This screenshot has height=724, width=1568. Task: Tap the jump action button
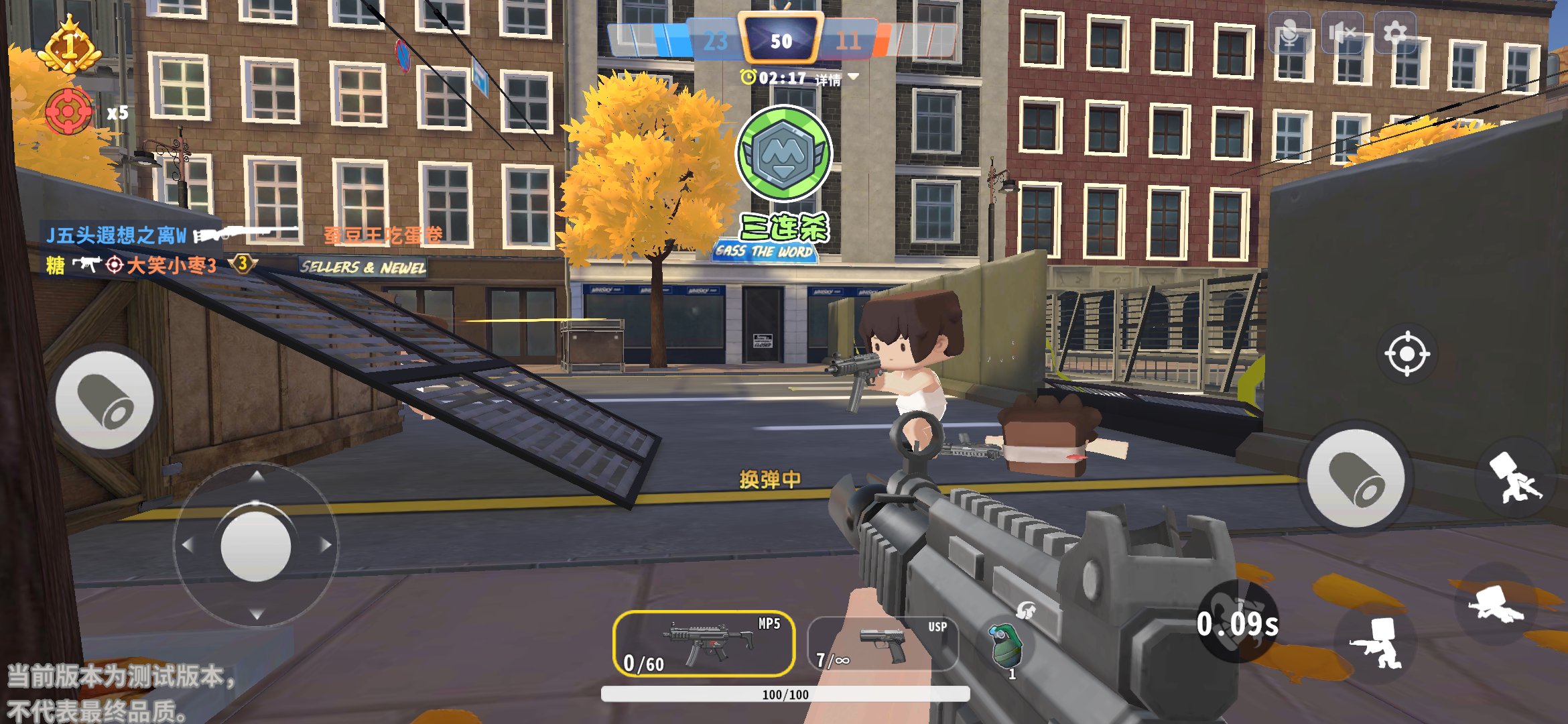coord(1516,479)
